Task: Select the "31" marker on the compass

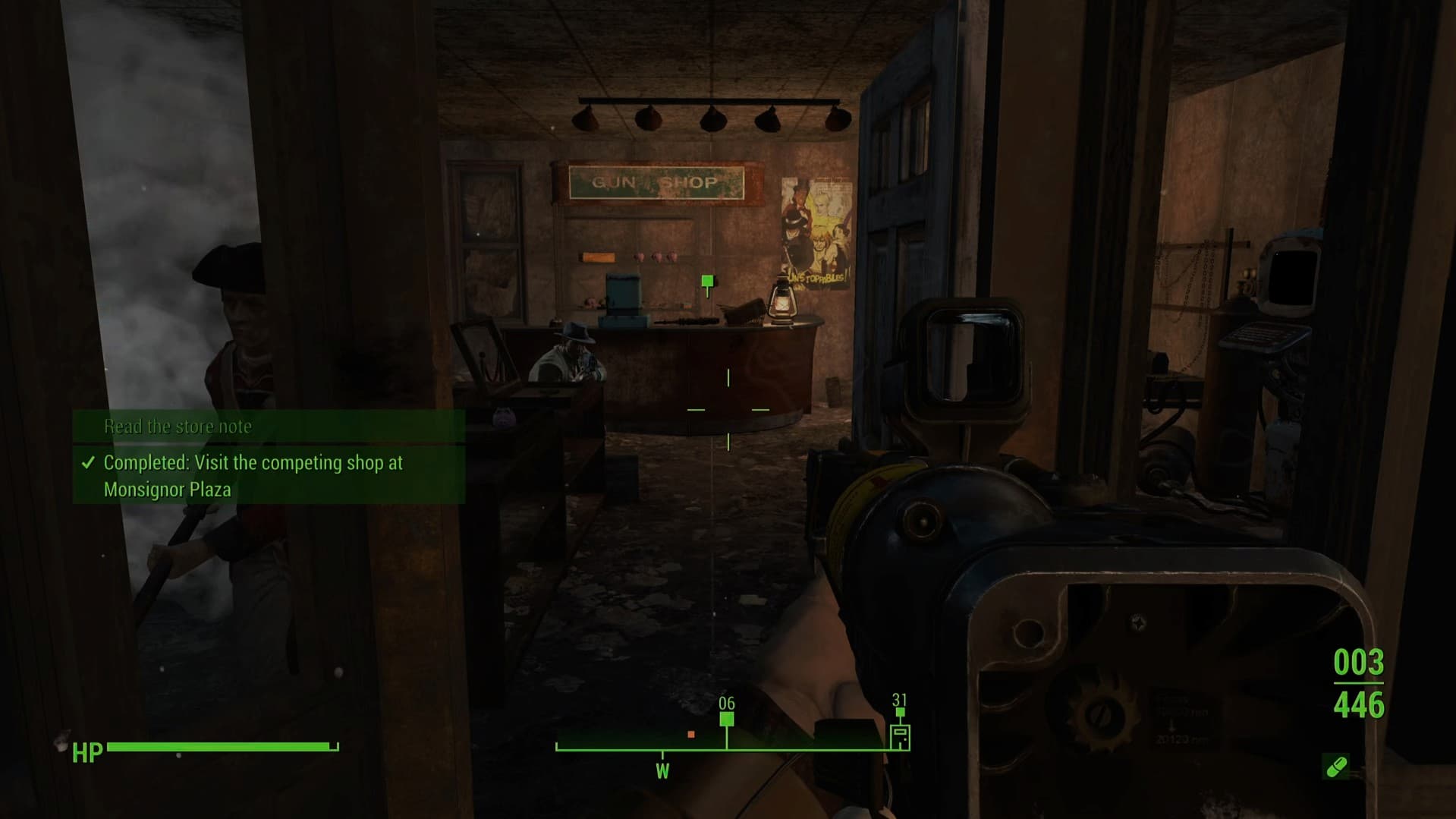Action: [x=900, y=711]
